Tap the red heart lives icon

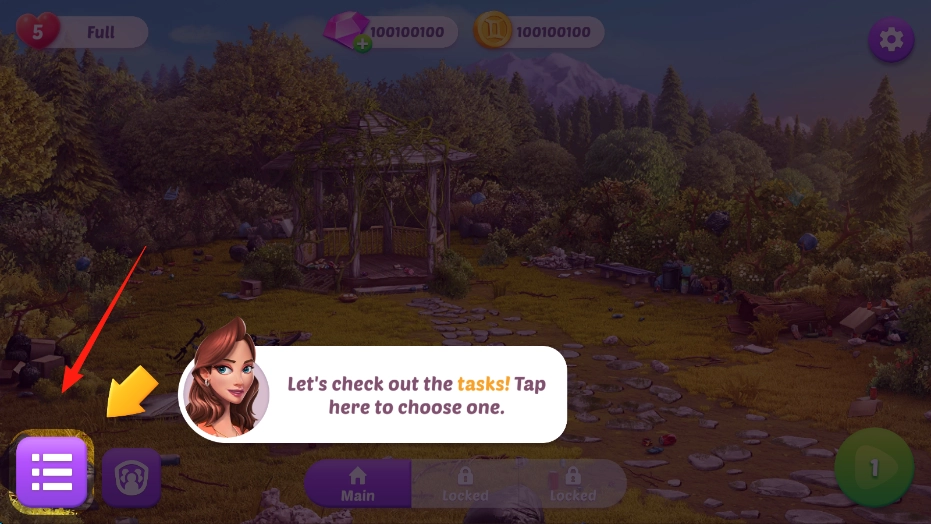(37, 31)
